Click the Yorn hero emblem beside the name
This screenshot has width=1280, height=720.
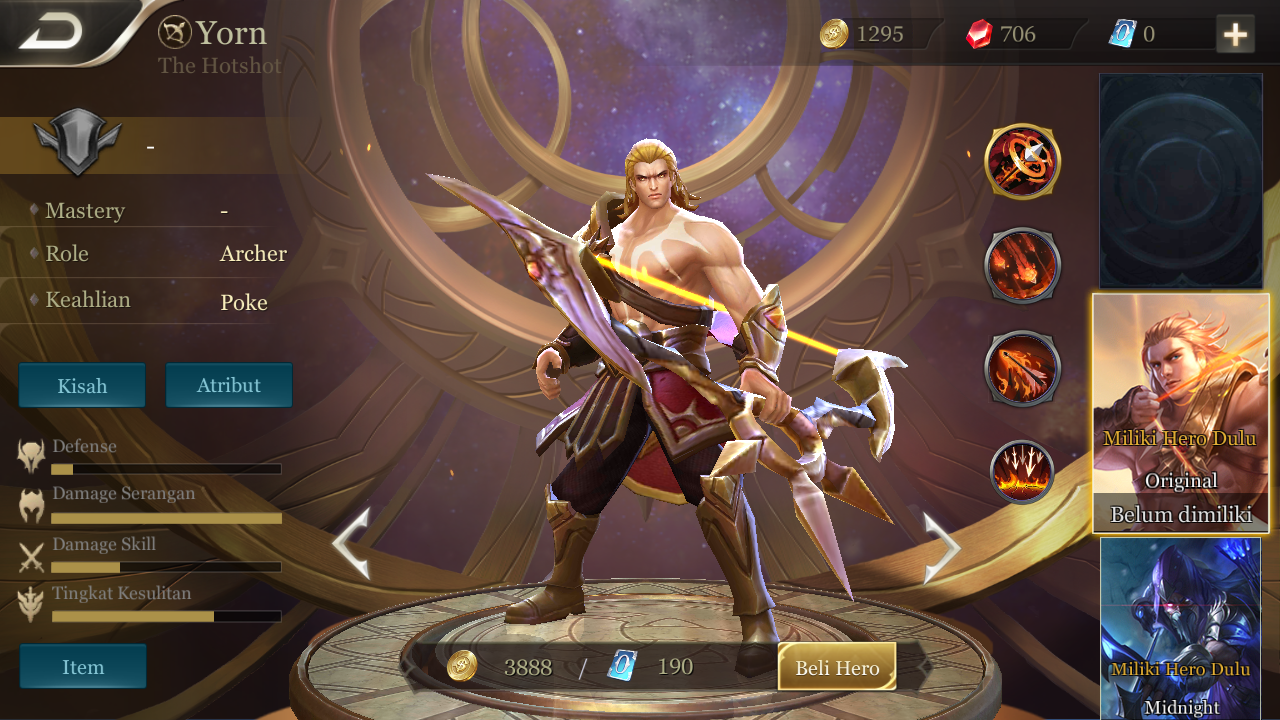pos(175,30)
